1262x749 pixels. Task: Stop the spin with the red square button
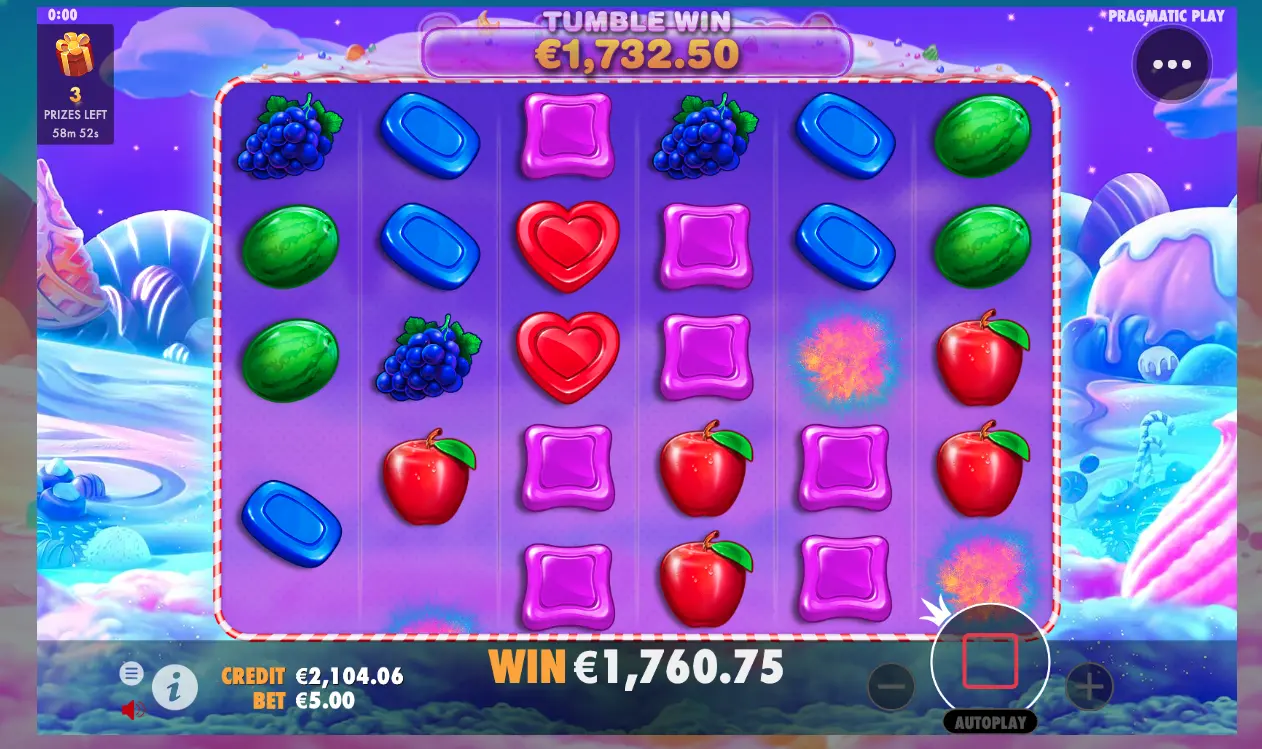click(990, 661)
